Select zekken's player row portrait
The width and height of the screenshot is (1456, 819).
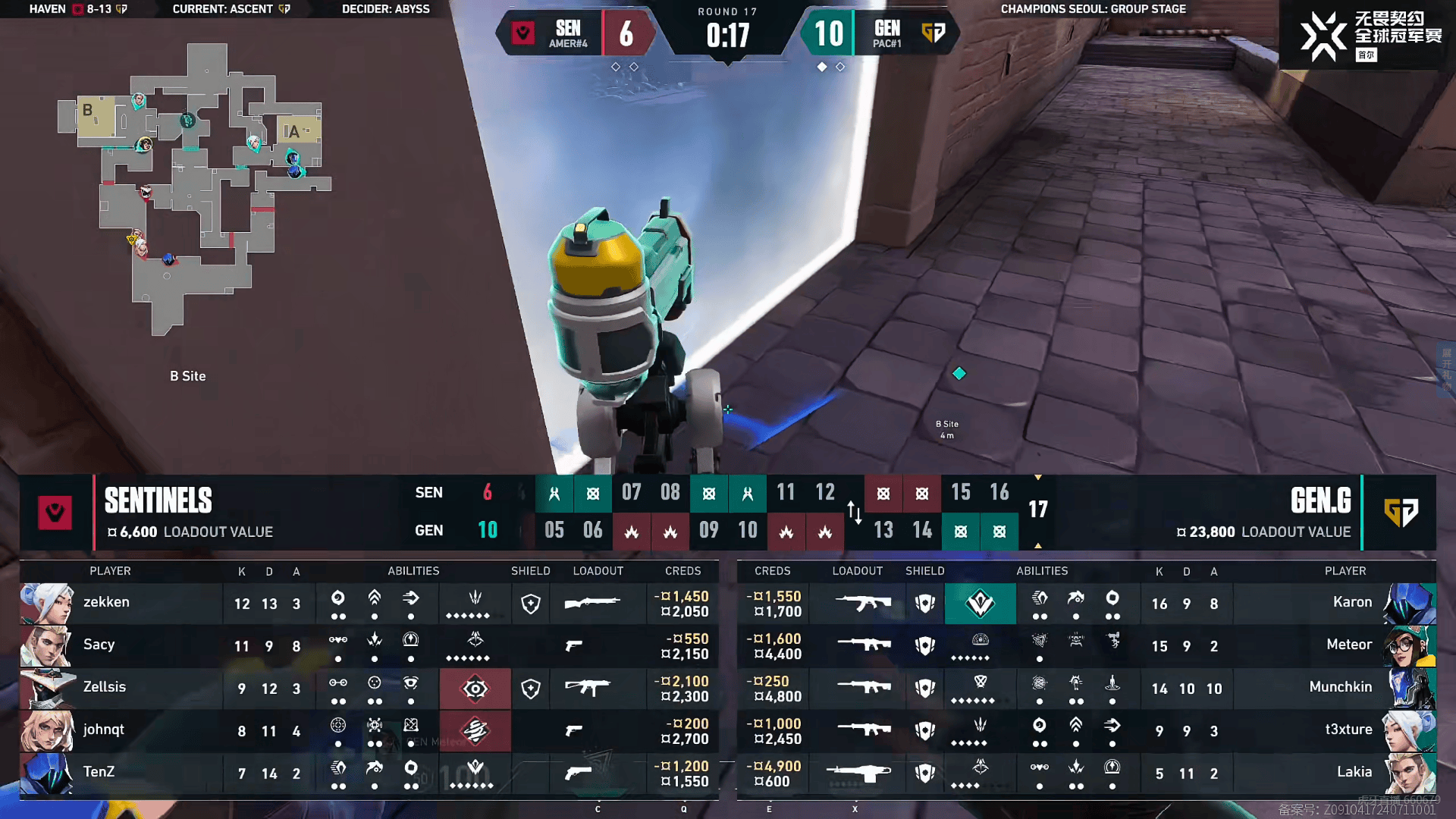pyautogui.click(x=46, y=604)
